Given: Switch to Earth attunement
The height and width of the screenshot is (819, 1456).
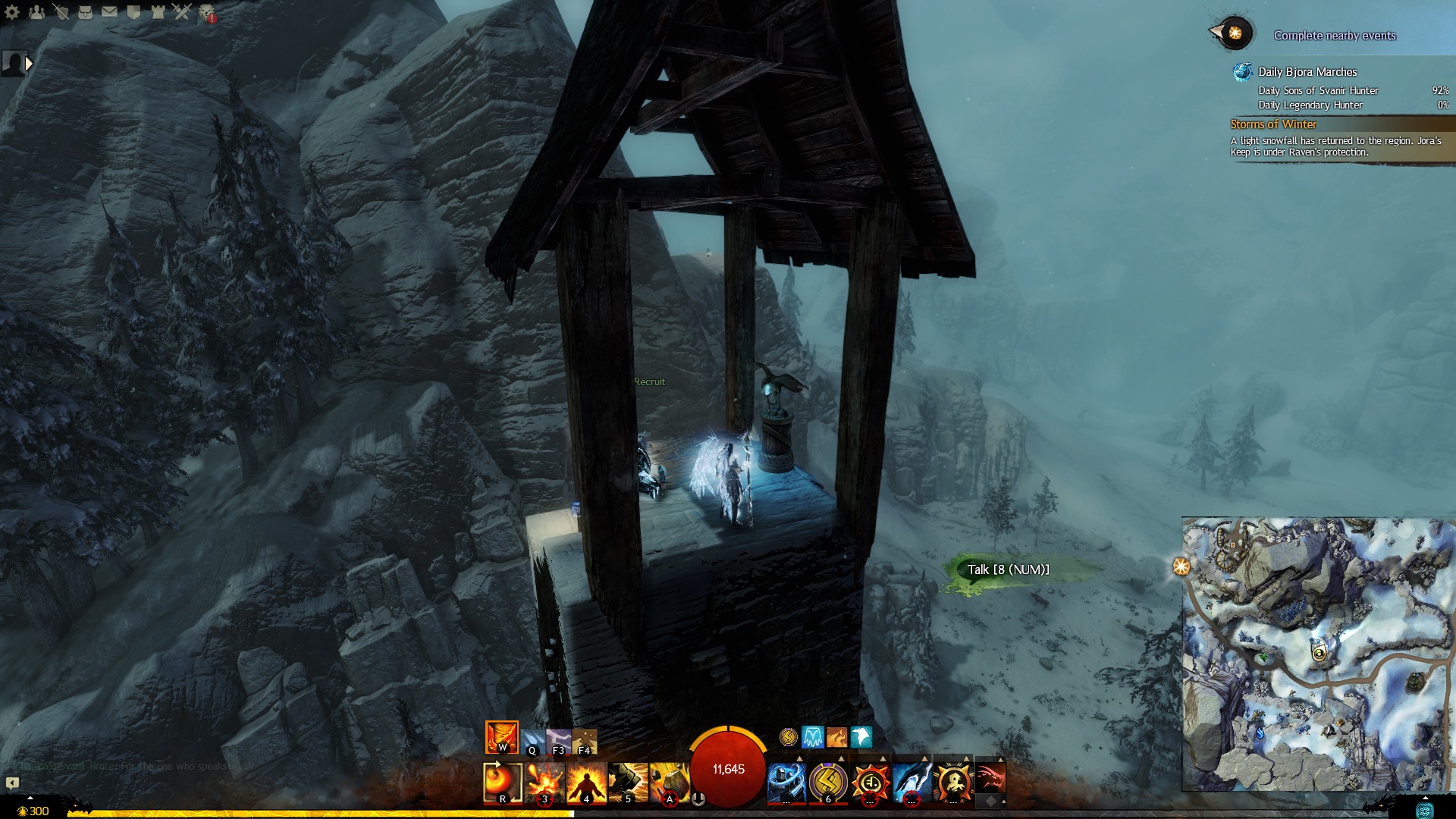Looking at the screenshot, I should (x=584, y=741).
